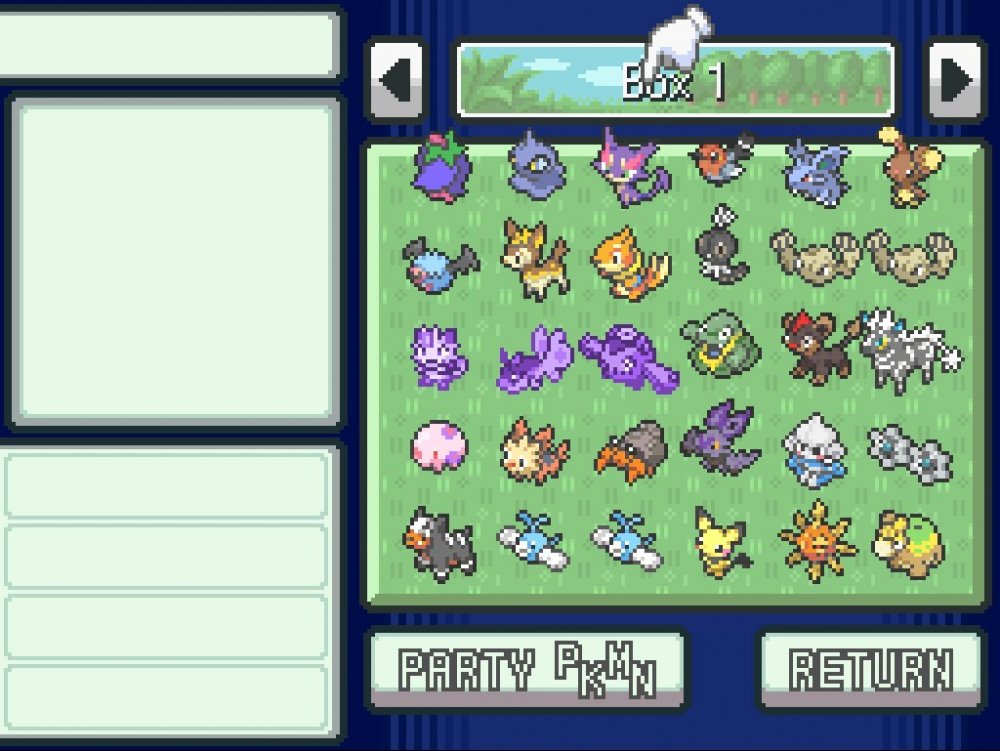
Task: Choose the pink Munna
Action: tap(440, 447)
